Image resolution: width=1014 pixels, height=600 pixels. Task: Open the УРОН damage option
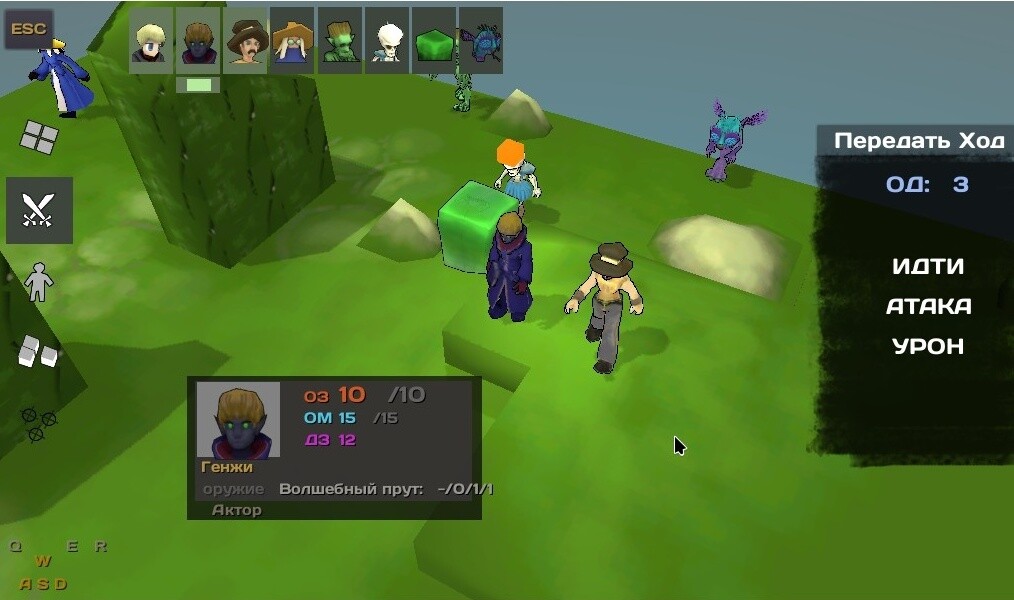pyautogui.click(x=928, y=346)
